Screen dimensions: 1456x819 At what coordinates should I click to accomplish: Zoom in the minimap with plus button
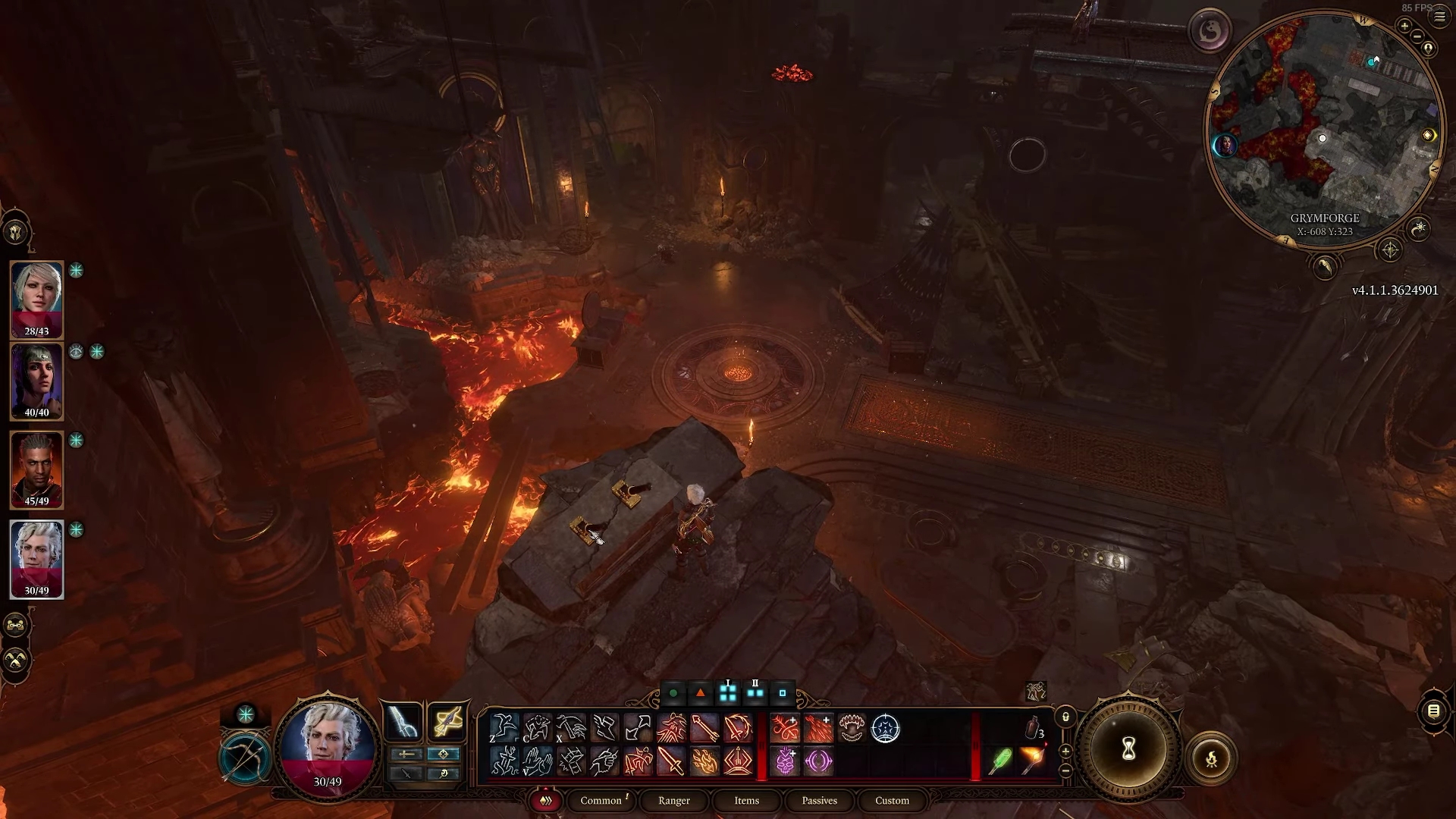point(1404,27)
